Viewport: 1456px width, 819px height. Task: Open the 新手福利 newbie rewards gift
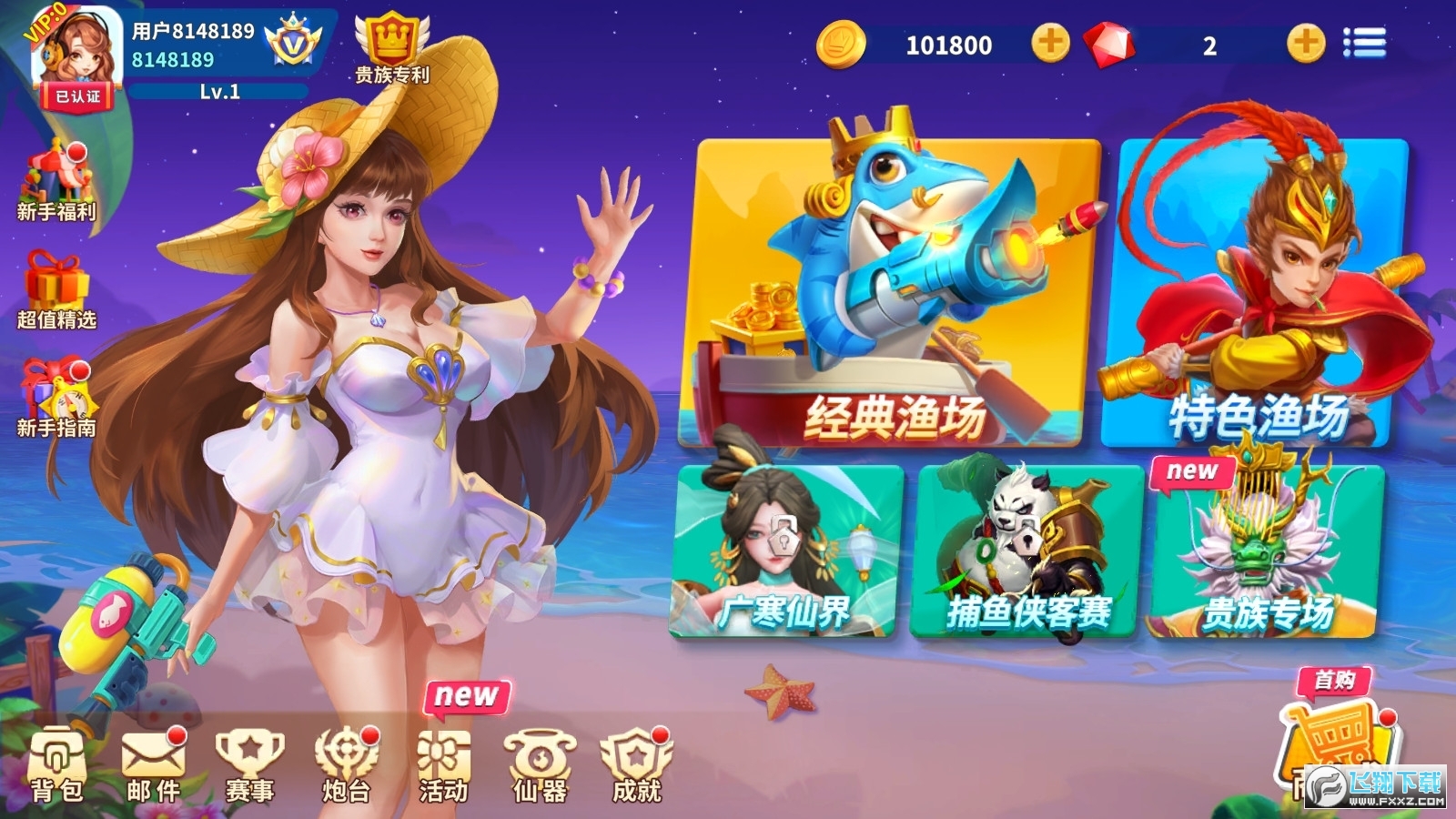click(53, 177)
